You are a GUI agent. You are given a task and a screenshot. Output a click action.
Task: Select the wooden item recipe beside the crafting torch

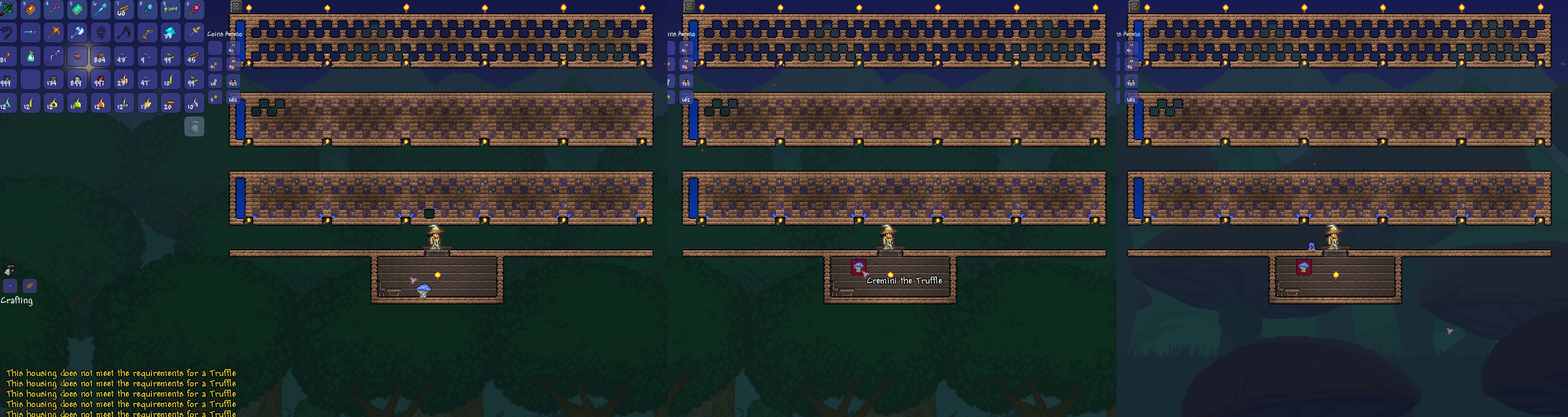[x=30, y=286]
